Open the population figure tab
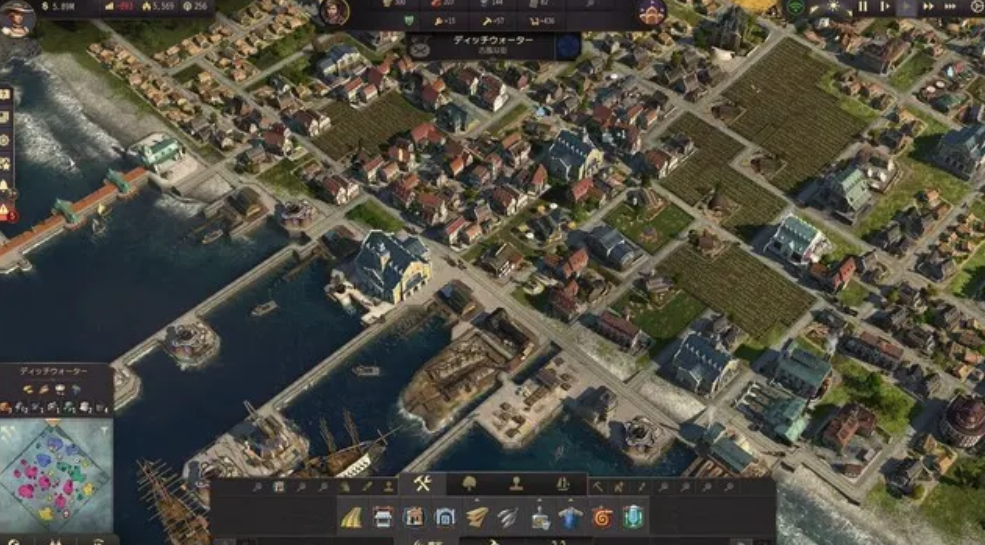Image resolution: width=985 pixels, height=545 pixels. tap(516, 484)
